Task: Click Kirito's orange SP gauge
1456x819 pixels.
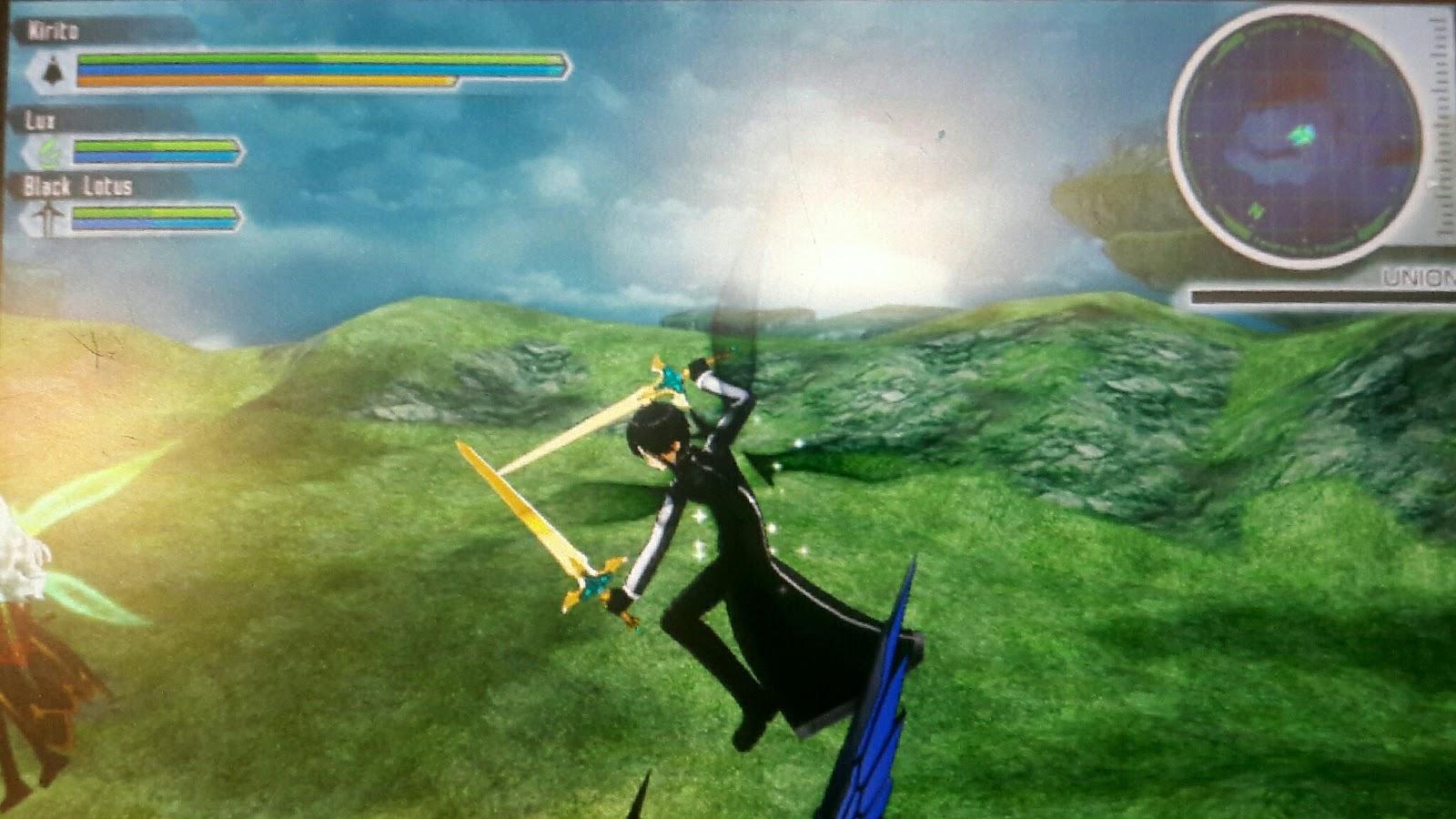Action: 264,78
